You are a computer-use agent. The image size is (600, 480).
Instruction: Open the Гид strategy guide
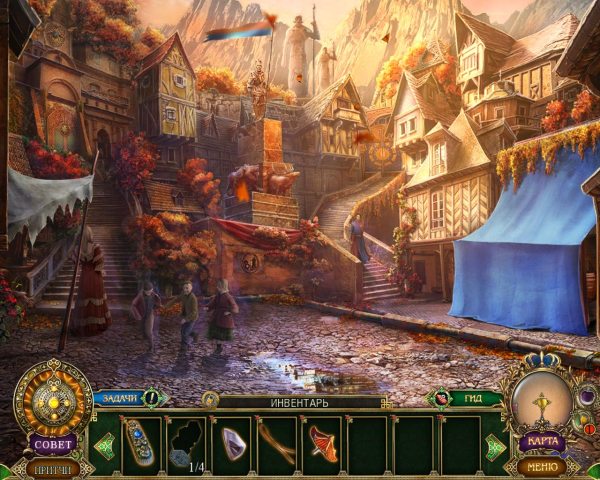click(466, 398)
